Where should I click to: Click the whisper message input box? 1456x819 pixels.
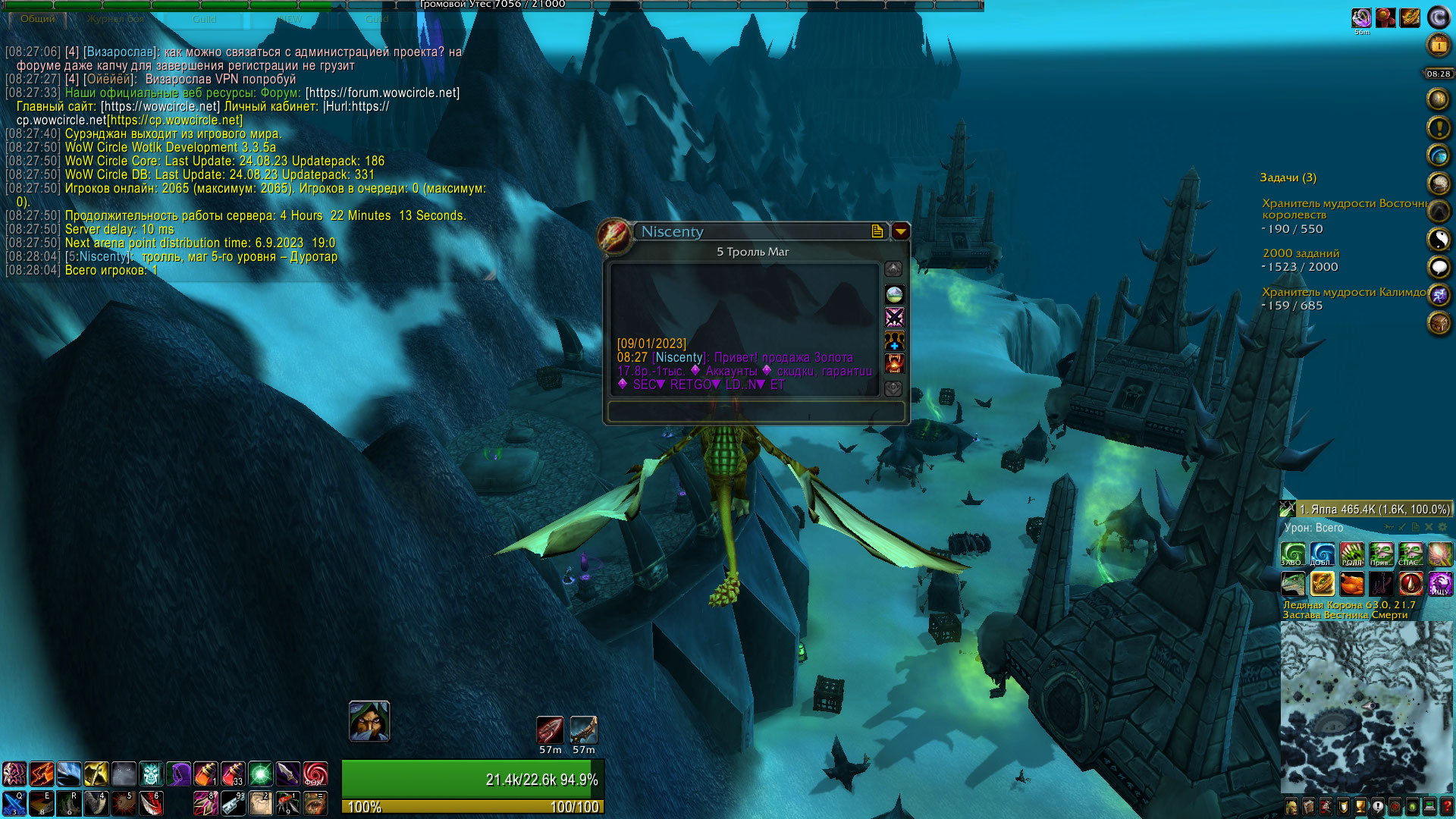tap(755, 411)
